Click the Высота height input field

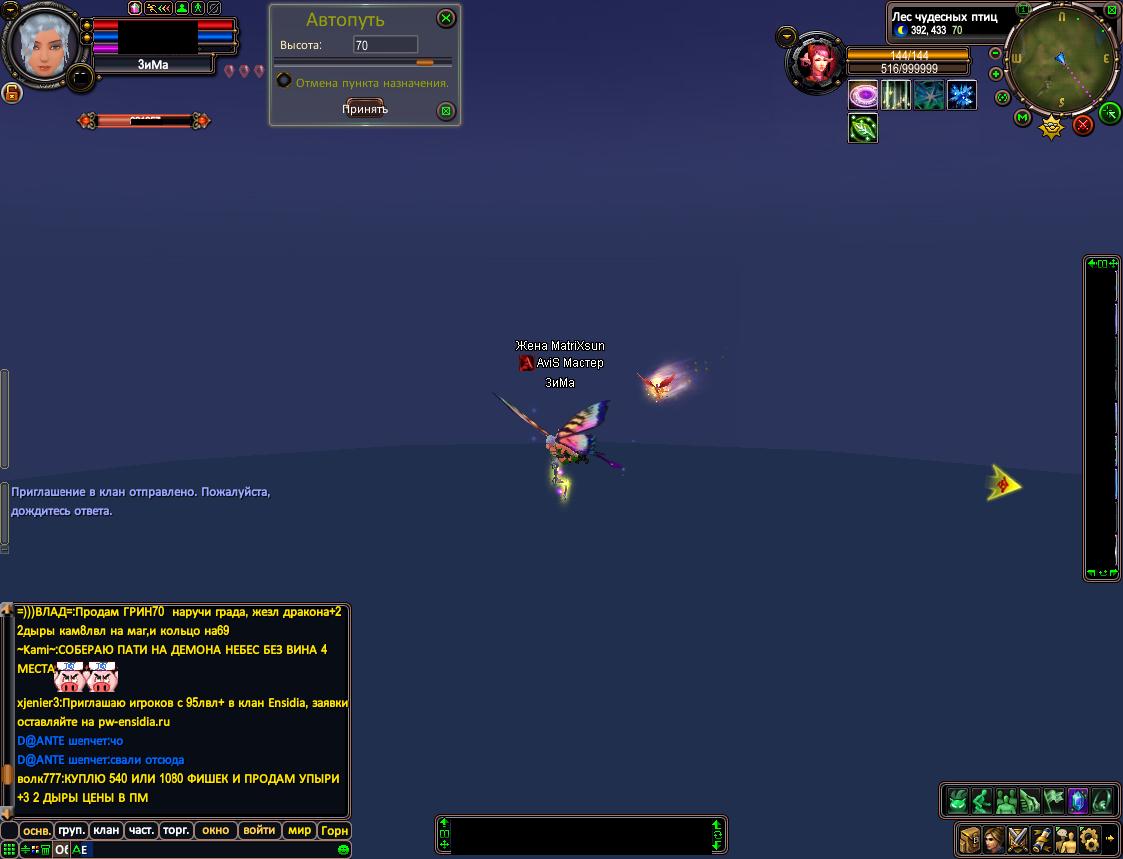(x=385, y=45)
